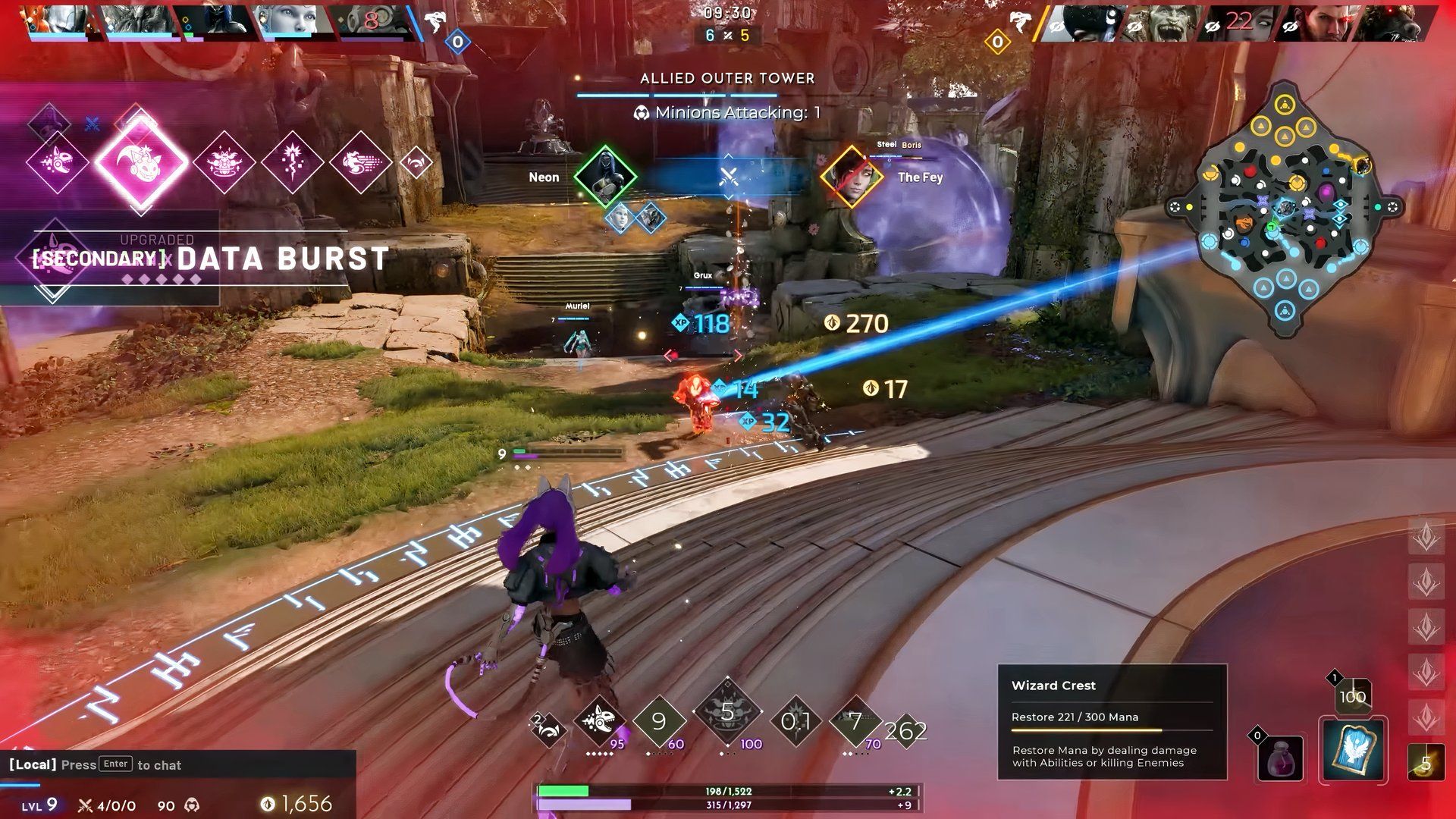Click the golden flame item with cooldown 5
Screen dimensions: 1456x819
(1425, 762)
